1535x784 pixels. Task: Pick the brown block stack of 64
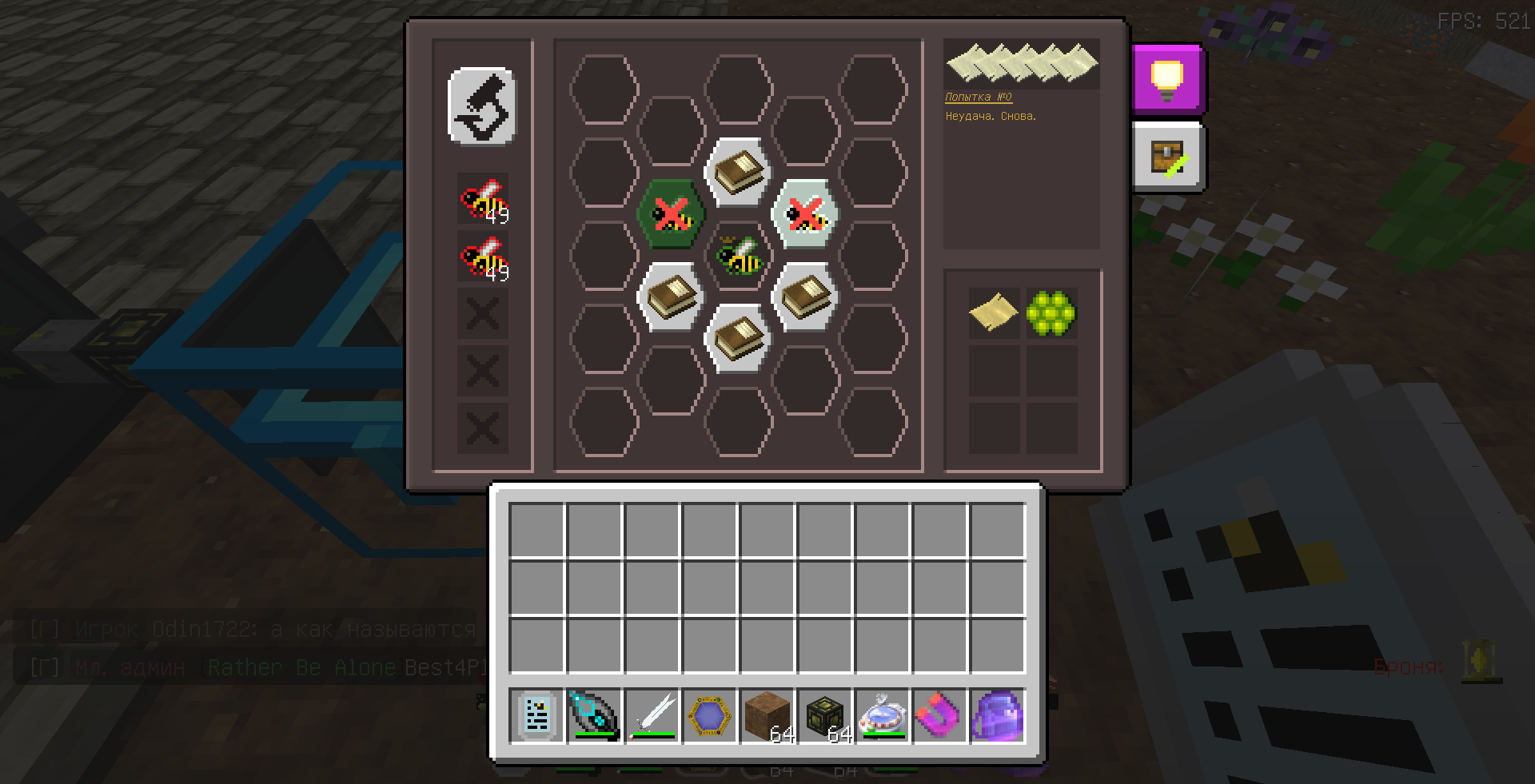[x=767, y=715]
